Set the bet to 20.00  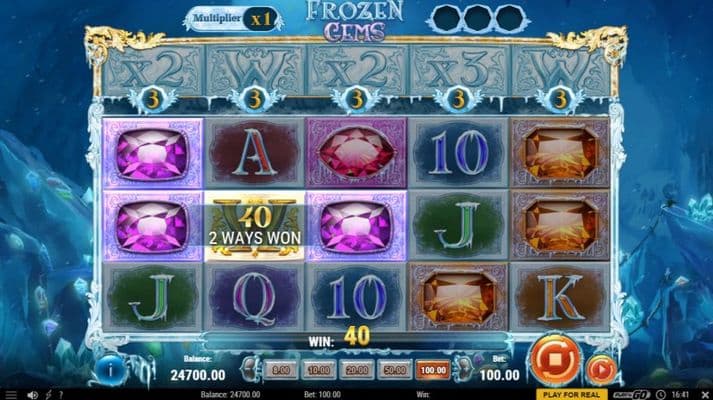click(x=356, y=370)
